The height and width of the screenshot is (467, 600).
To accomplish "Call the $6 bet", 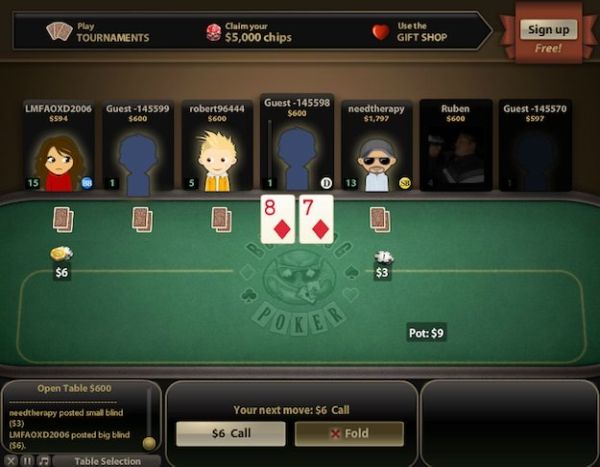I will pos(231,434).
